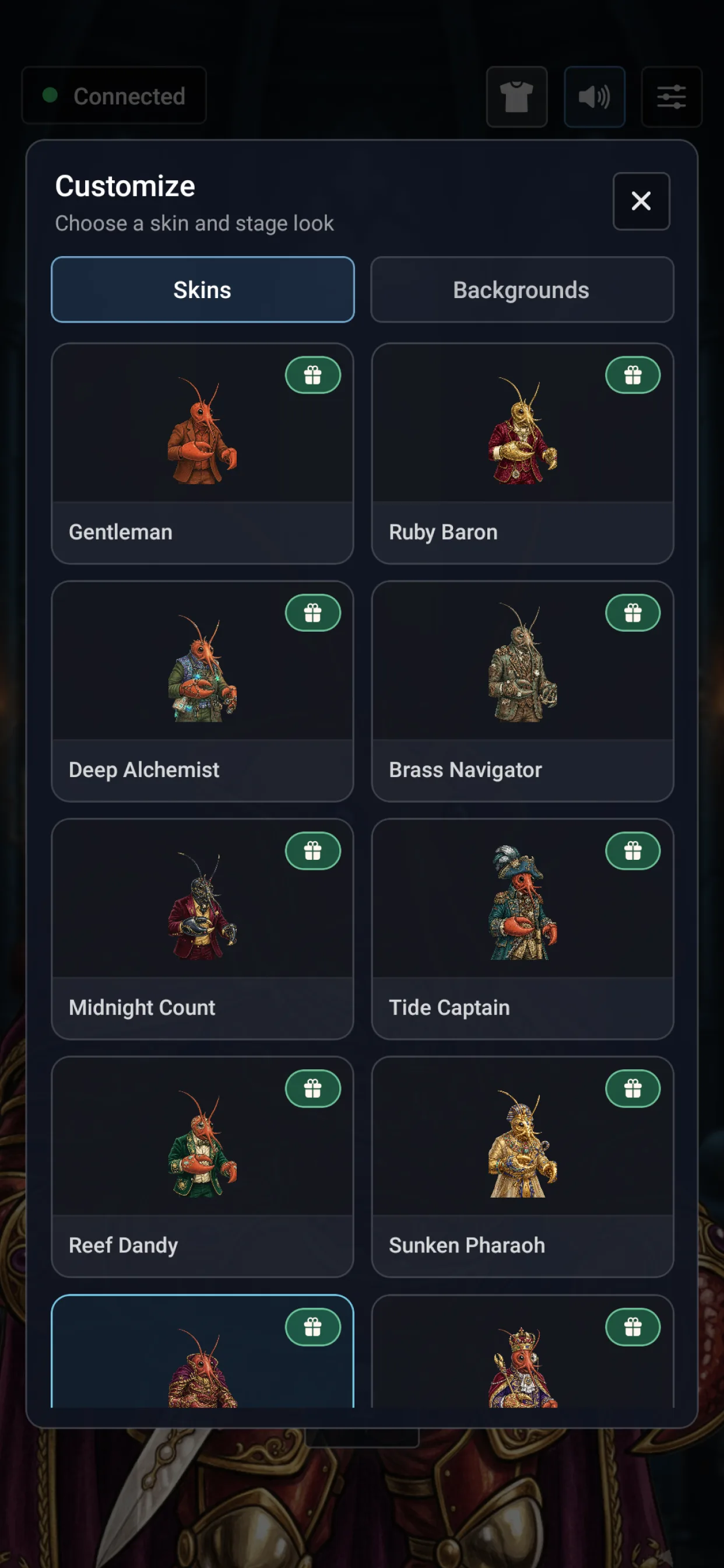This screenshot has width=724, height=1568.
Task: Open the gift badge on Sunken Pharaoh
Action: pyautogui.click(x=632, y=1088)
